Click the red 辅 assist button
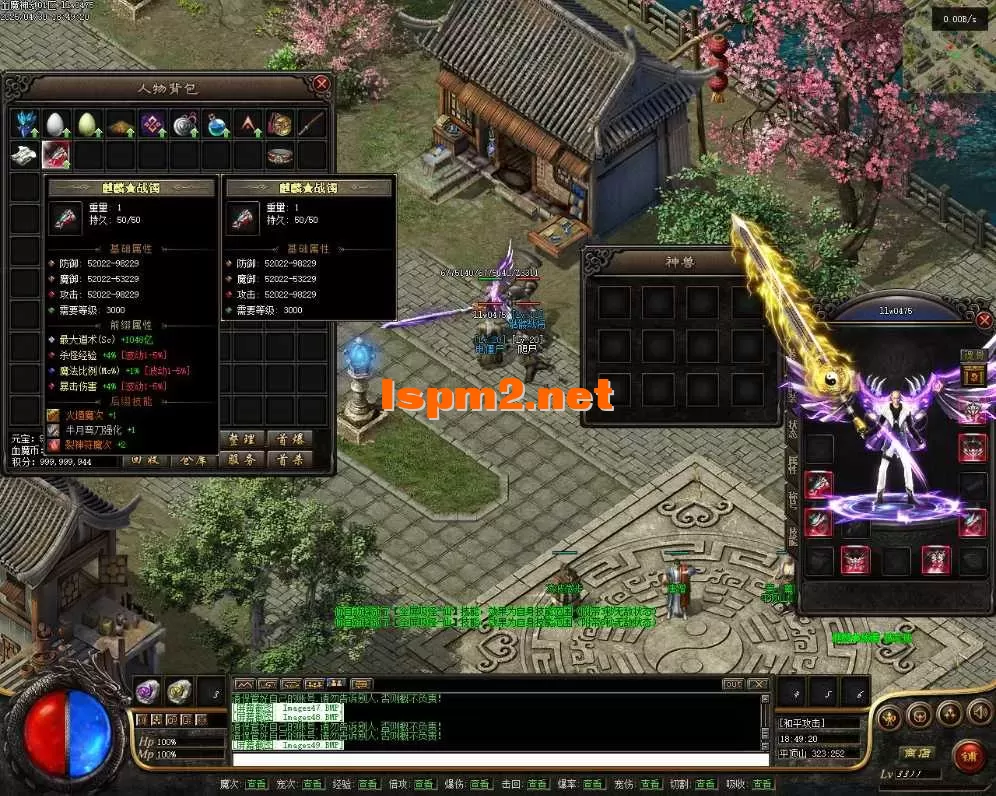 coord(967,755)
